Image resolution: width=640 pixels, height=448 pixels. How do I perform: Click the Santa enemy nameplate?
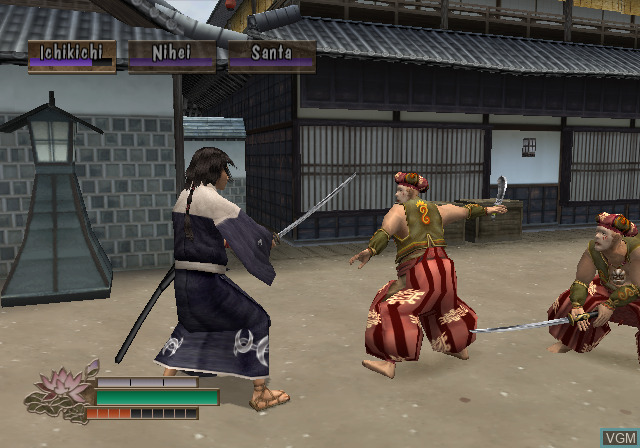click(x=271, y=55)
